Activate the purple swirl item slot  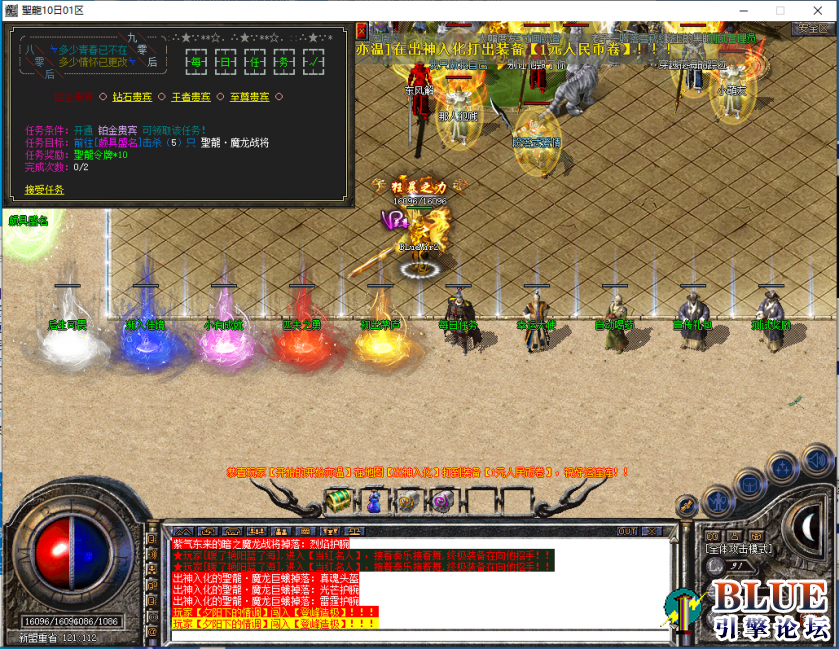tap(441, 499)
